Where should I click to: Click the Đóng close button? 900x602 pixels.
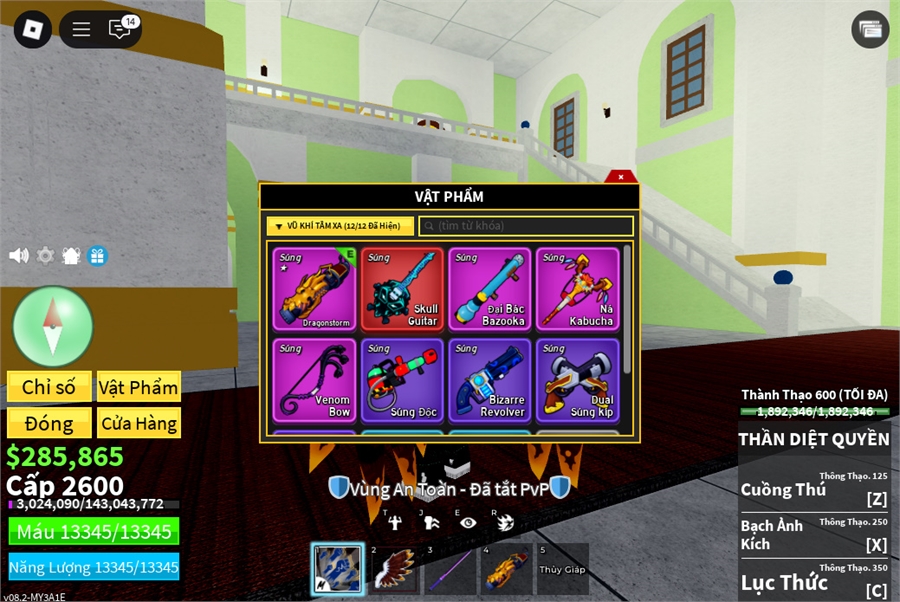pyautogui.click(x=49, y=423)
